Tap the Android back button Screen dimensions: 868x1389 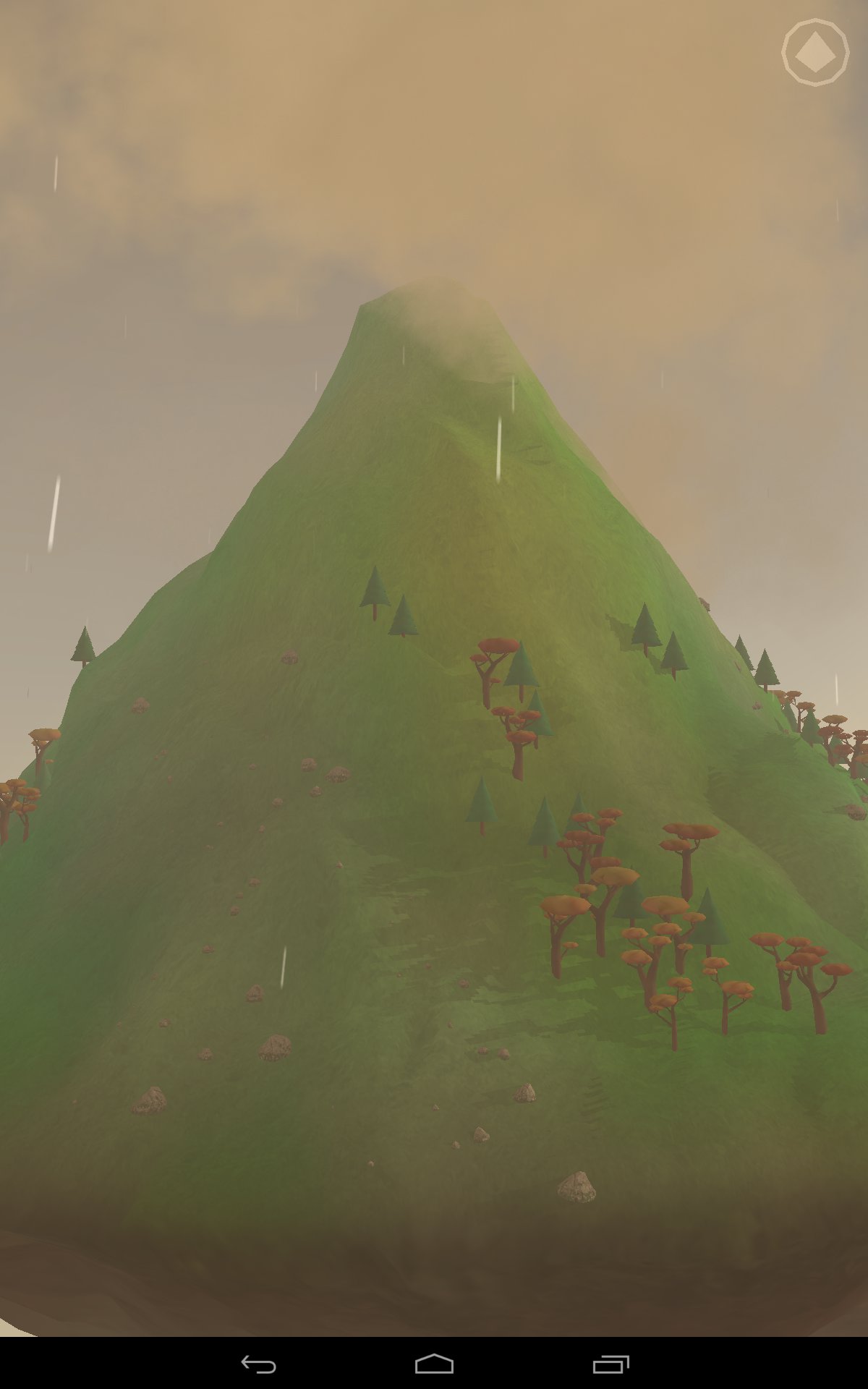(x=258, y=1364)
